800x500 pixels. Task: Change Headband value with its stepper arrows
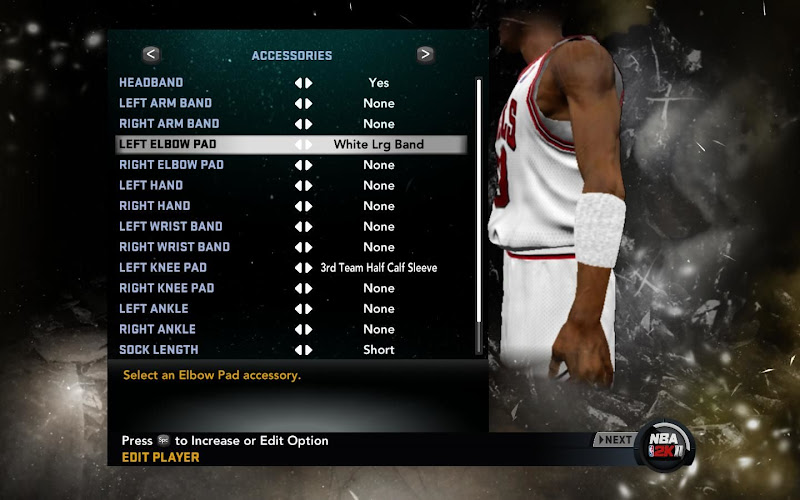tap(303, 83)
